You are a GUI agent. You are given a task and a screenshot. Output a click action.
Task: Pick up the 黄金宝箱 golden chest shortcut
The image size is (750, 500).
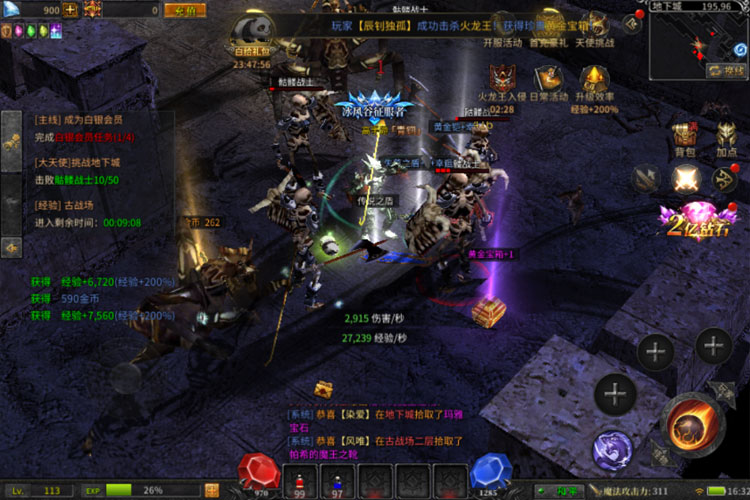pos(489,314)
